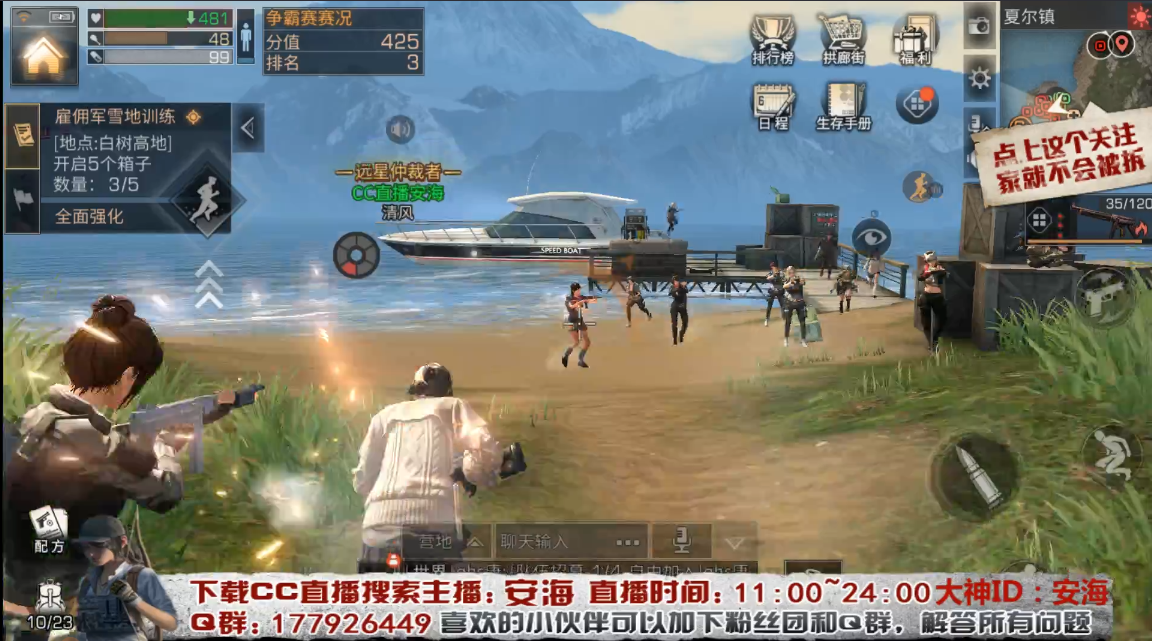Open the 生存手册 survival handbook
The width and height of the screenshot is (1152, 641).
coord(843,106)
